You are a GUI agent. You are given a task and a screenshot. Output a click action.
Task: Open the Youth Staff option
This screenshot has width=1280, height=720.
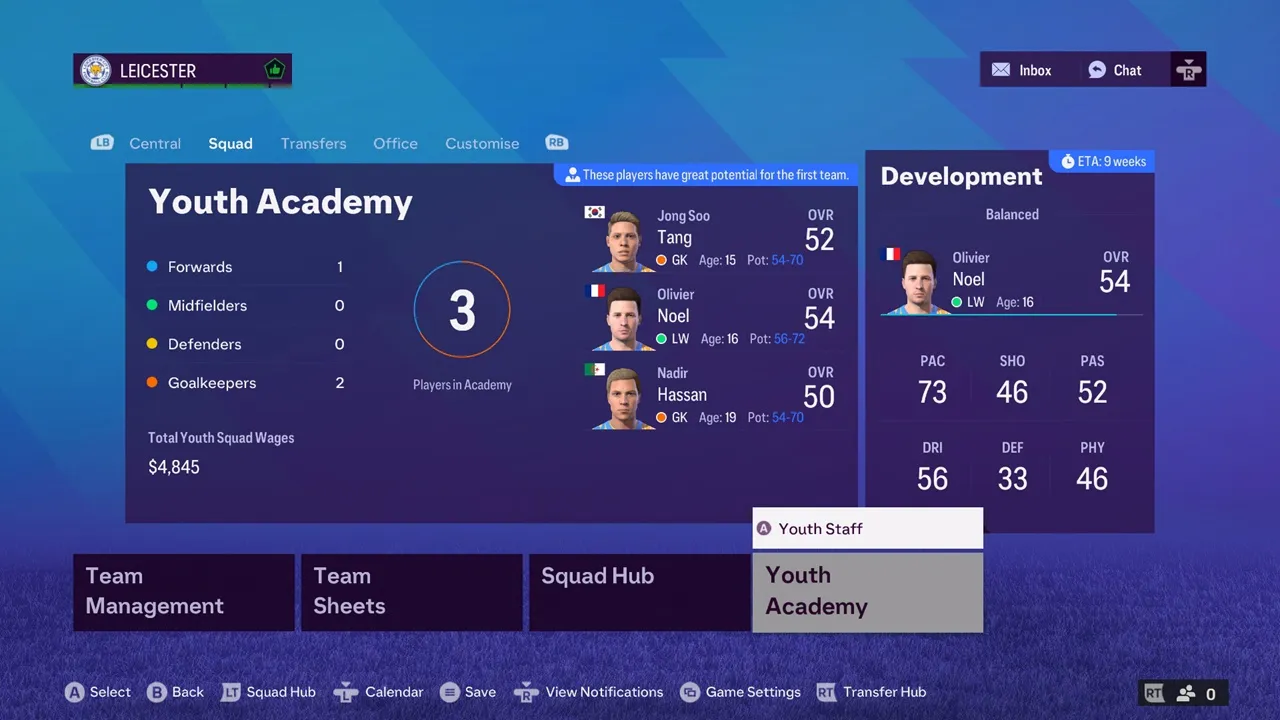coord(867,528)
